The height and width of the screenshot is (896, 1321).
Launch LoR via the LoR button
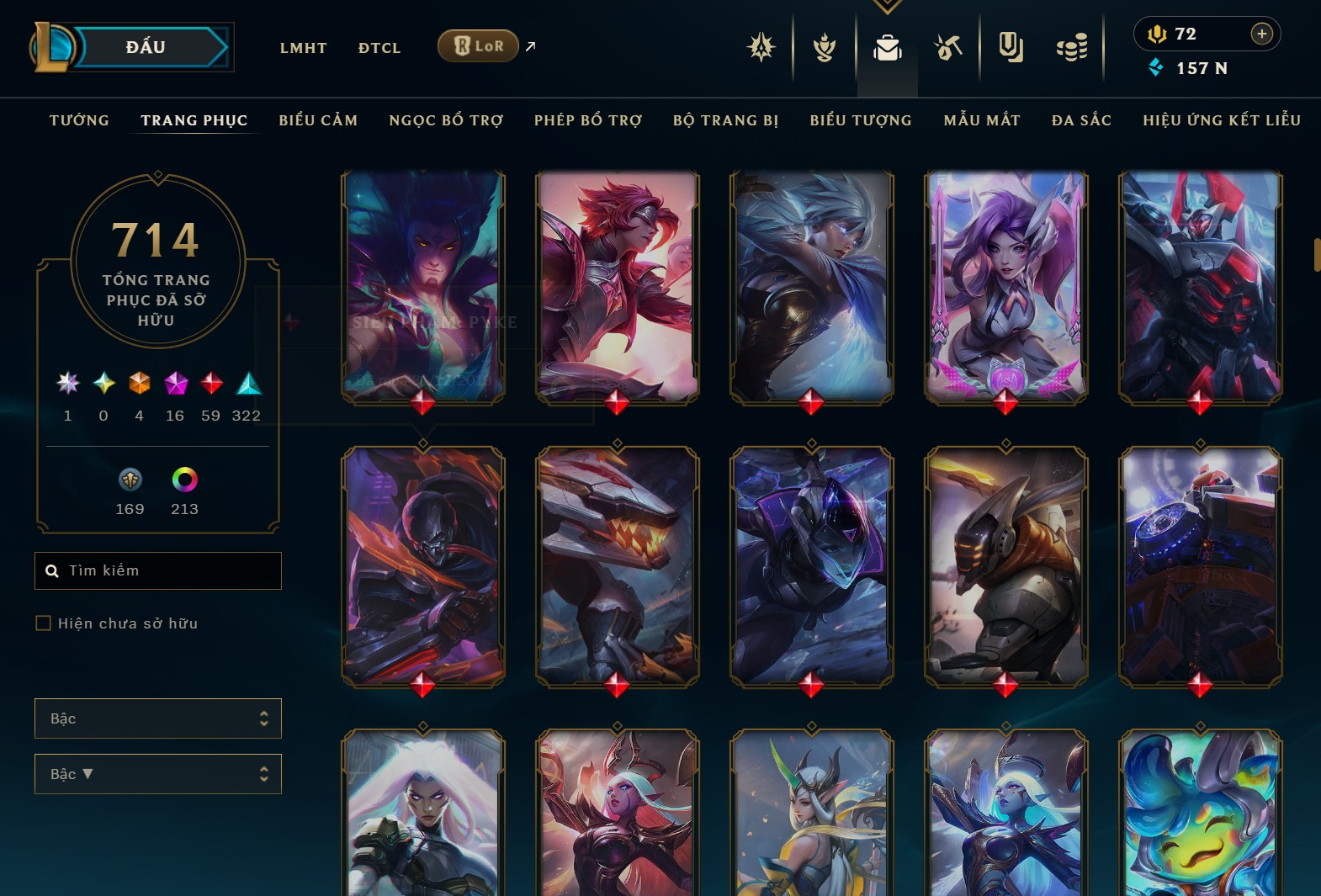click(478, 46)
